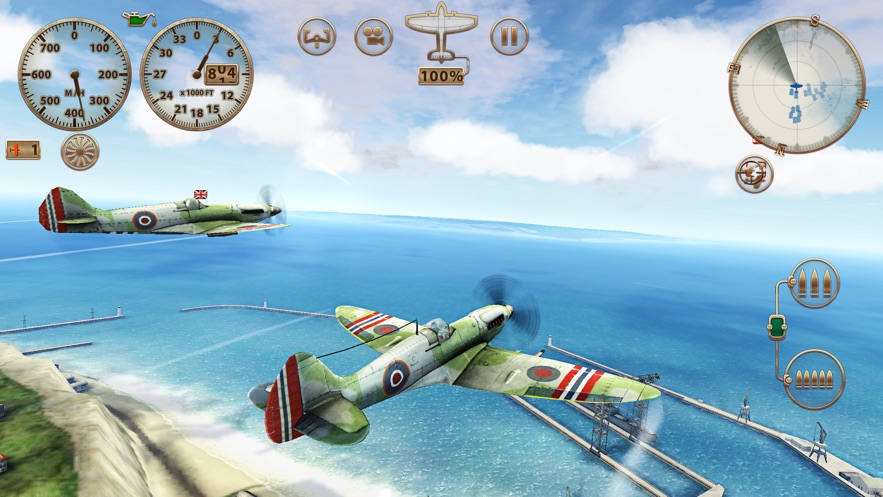Open the circular radar minimap

pyautogui.click(x=796, y=86)
